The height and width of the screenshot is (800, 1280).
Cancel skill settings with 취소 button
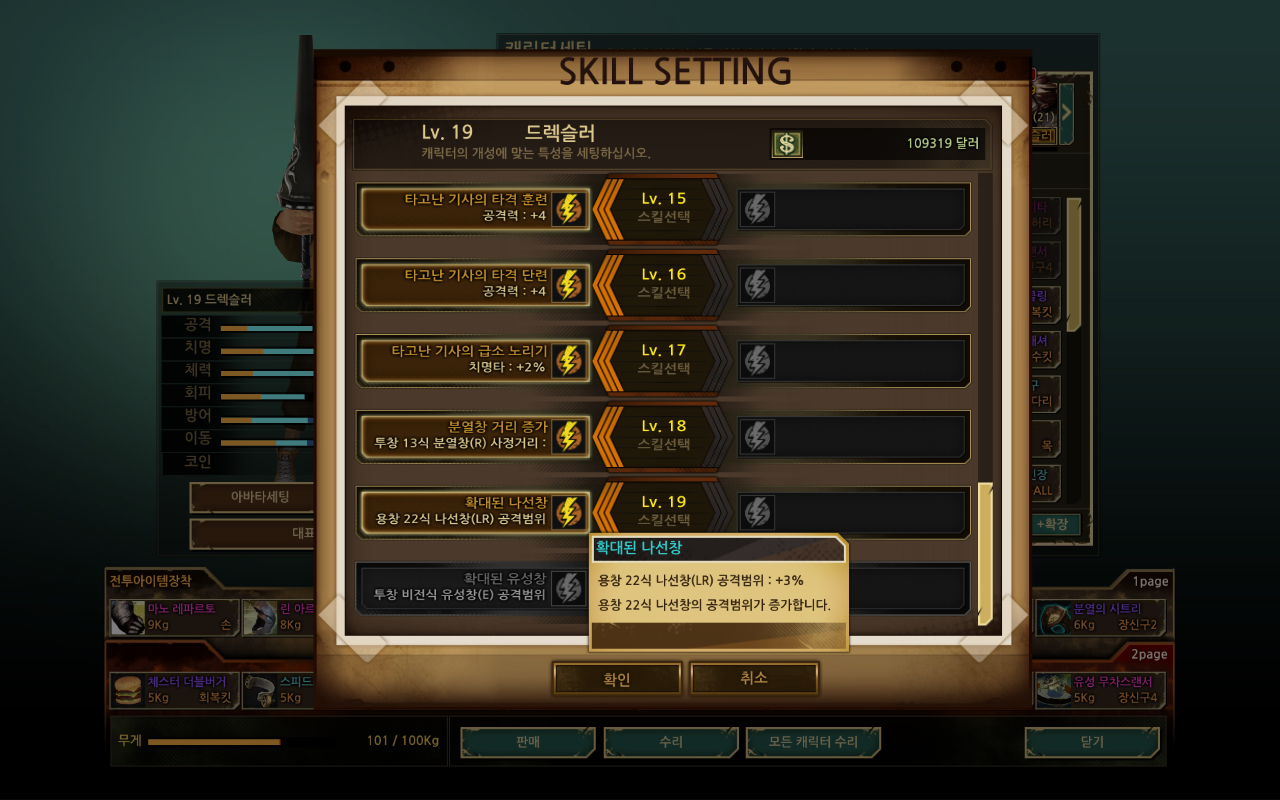pyautogui.click(x=754, y=678)
